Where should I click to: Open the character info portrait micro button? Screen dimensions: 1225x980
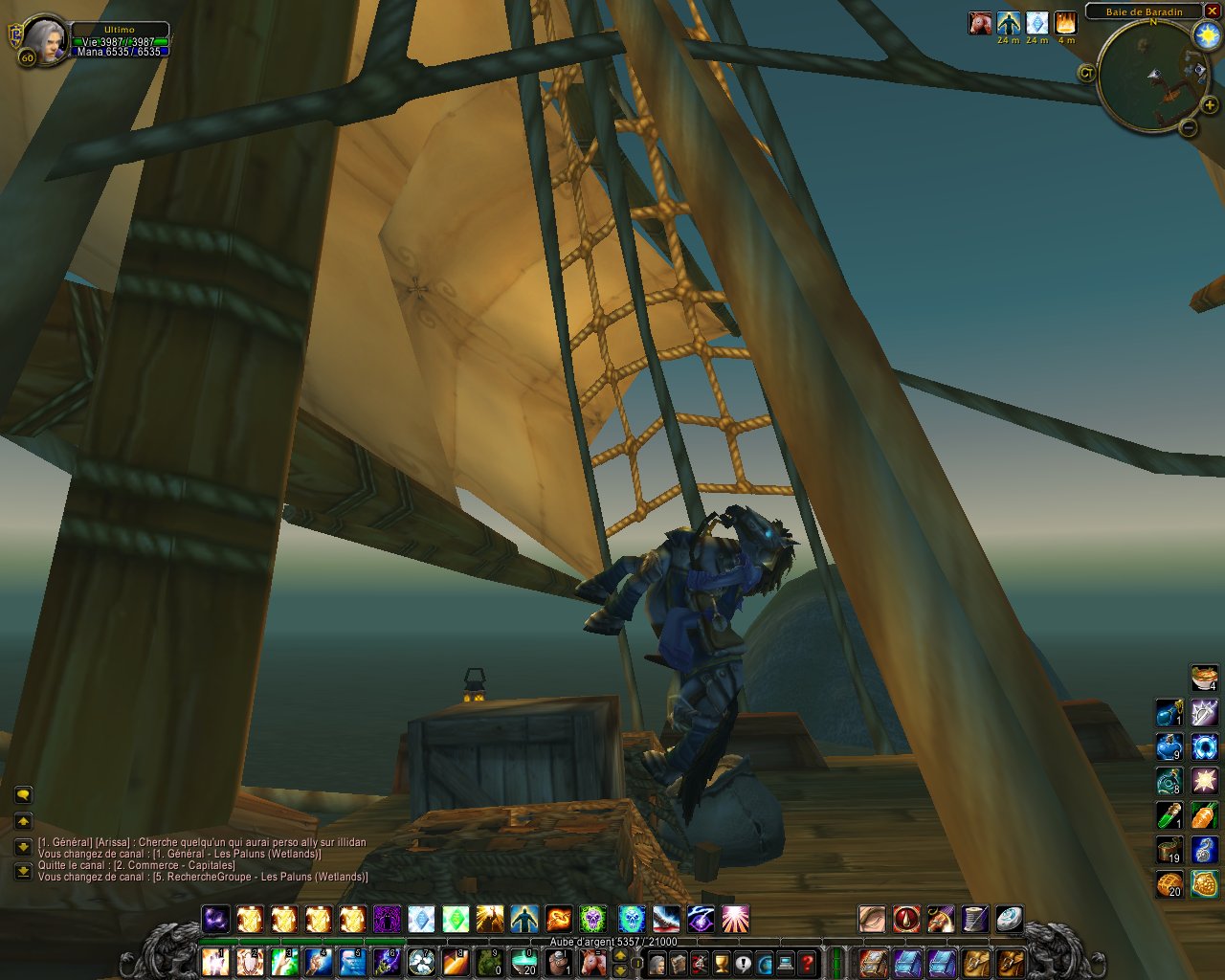657,962
